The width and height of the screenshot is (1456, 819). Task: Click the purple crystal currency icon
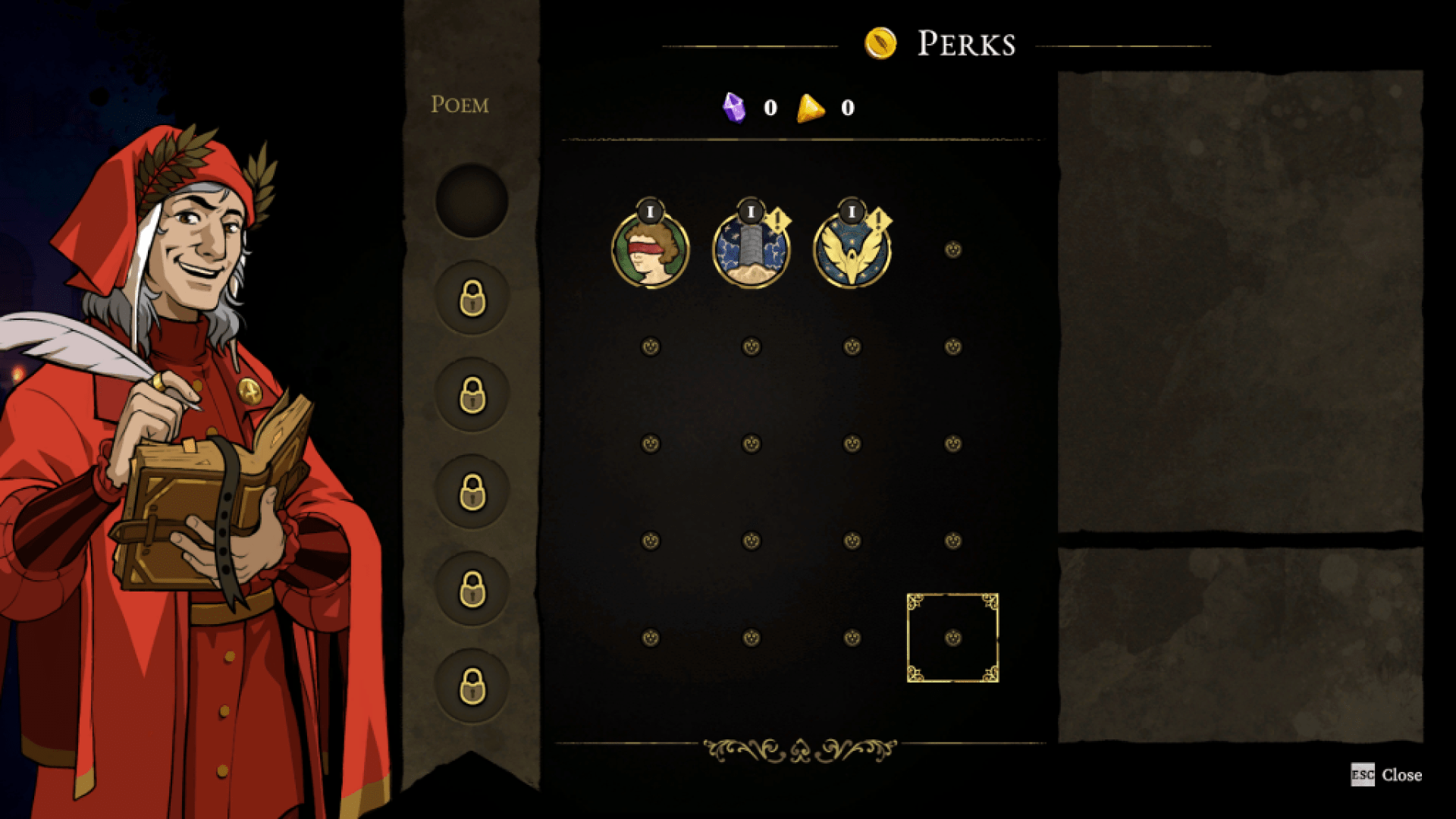(x=735, y=107)
